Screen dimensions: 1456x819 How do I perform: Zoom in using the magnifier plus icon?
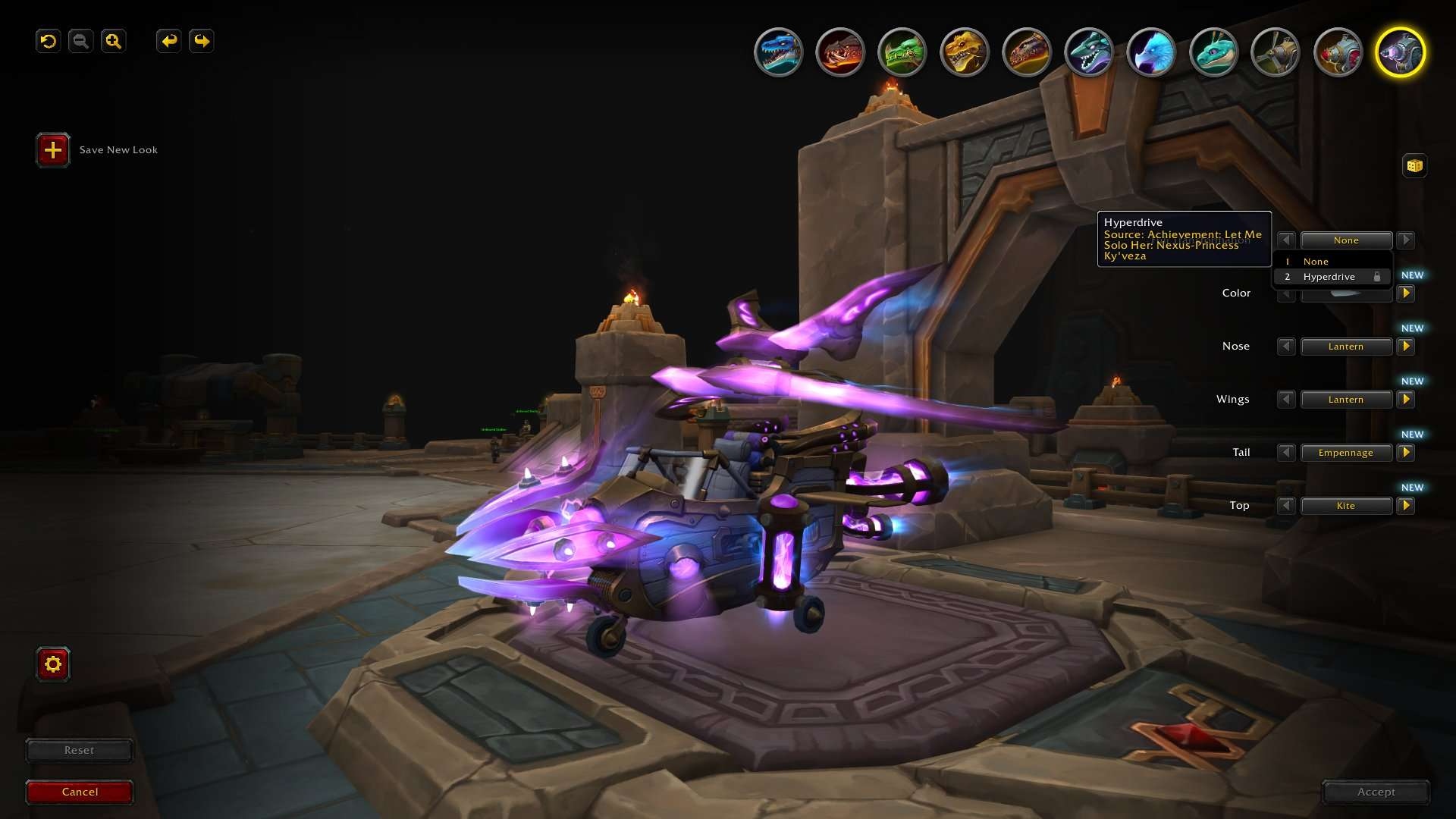[x=113, y=41]
